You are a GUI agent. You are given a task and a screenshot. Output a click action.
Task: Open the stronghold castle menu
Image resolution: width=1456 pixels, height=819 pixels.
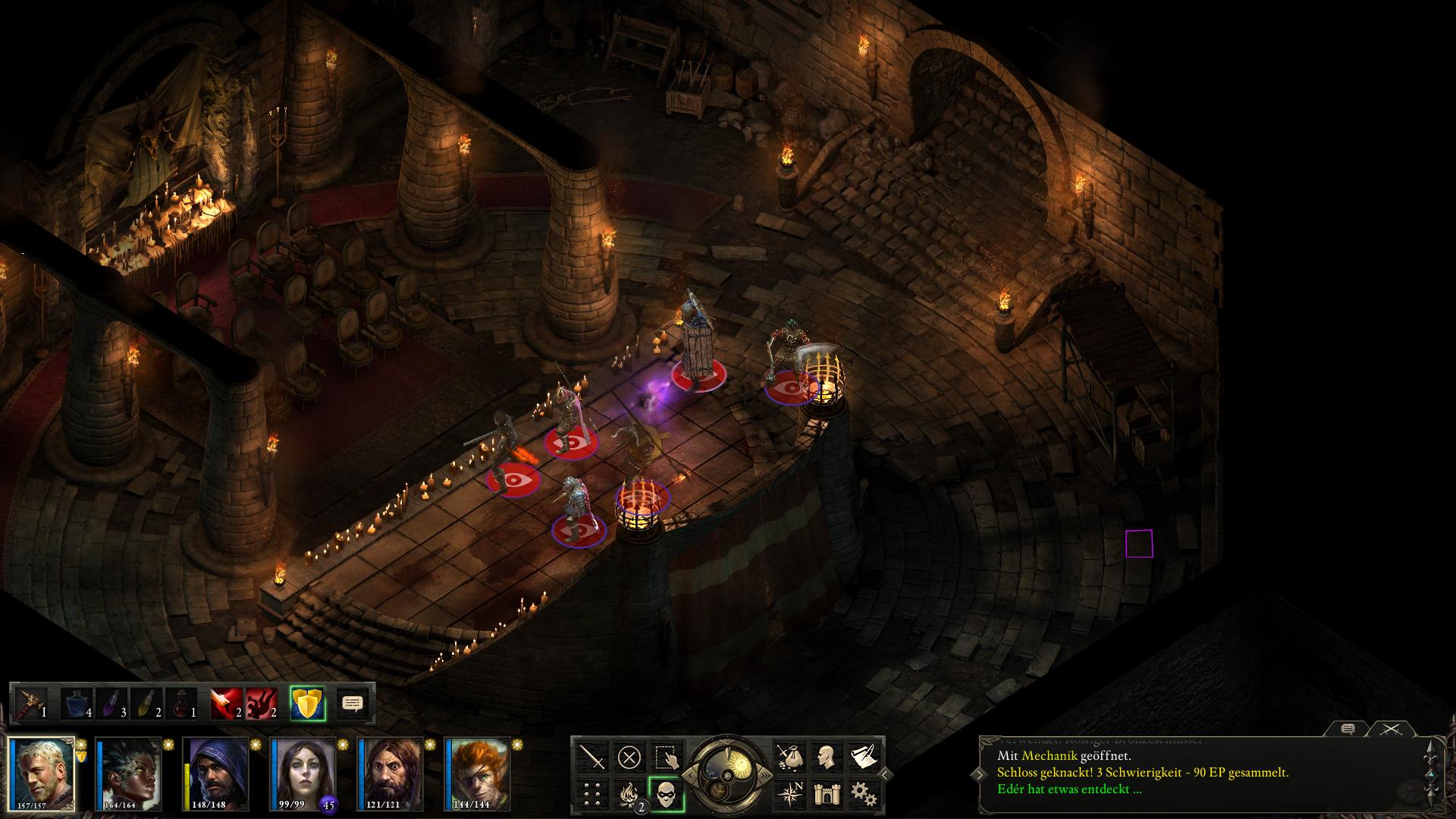[826, 794]
